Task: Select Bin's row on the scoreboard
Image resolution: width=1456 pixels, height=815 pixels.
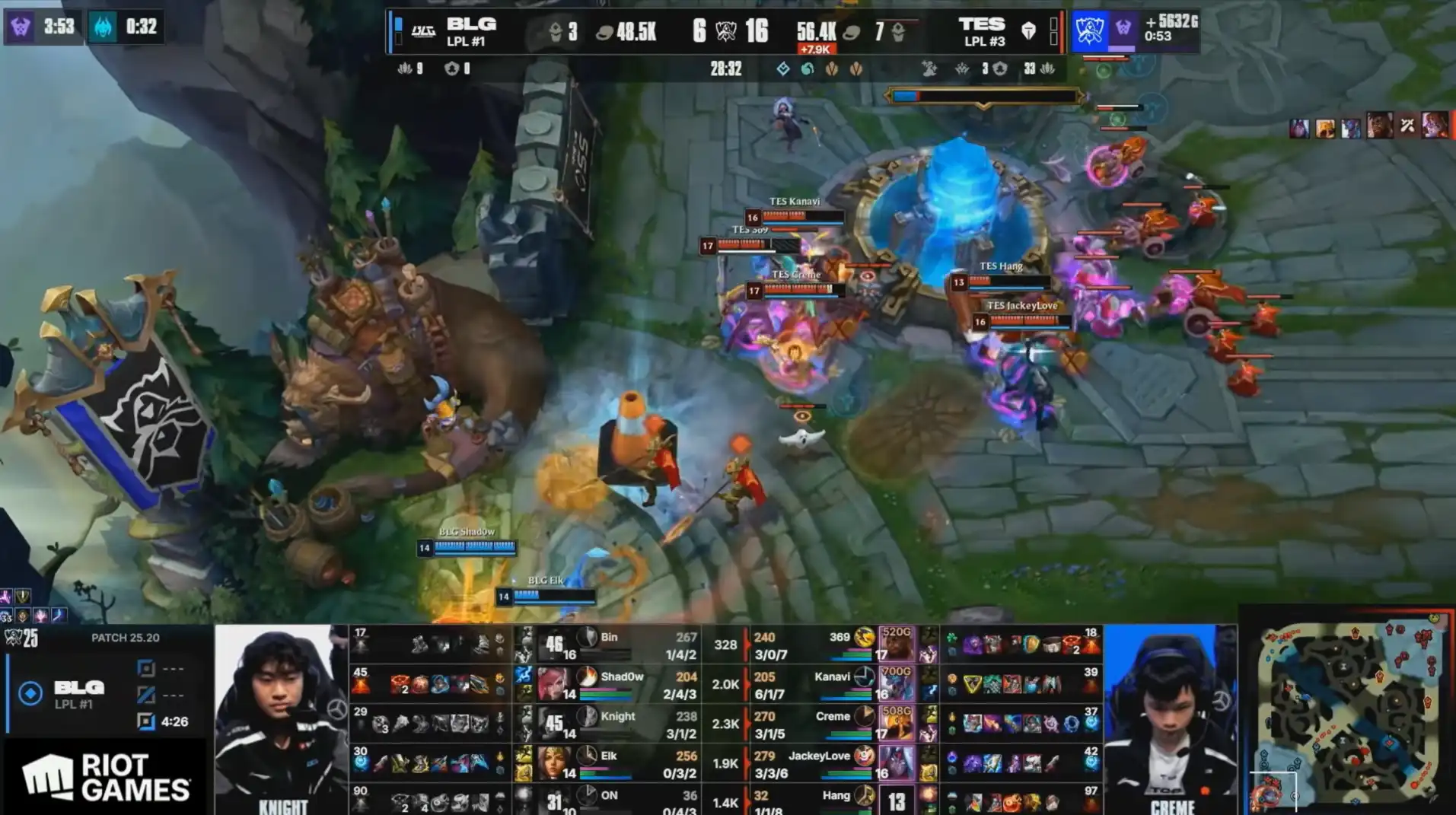Action: (x=609, y=645)
